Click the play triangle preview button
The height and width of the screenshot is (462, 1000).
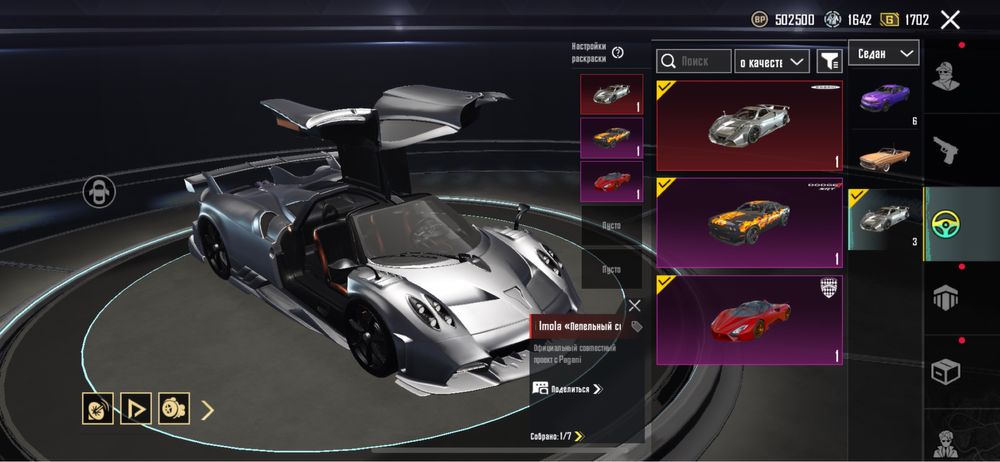pos(135,408)
